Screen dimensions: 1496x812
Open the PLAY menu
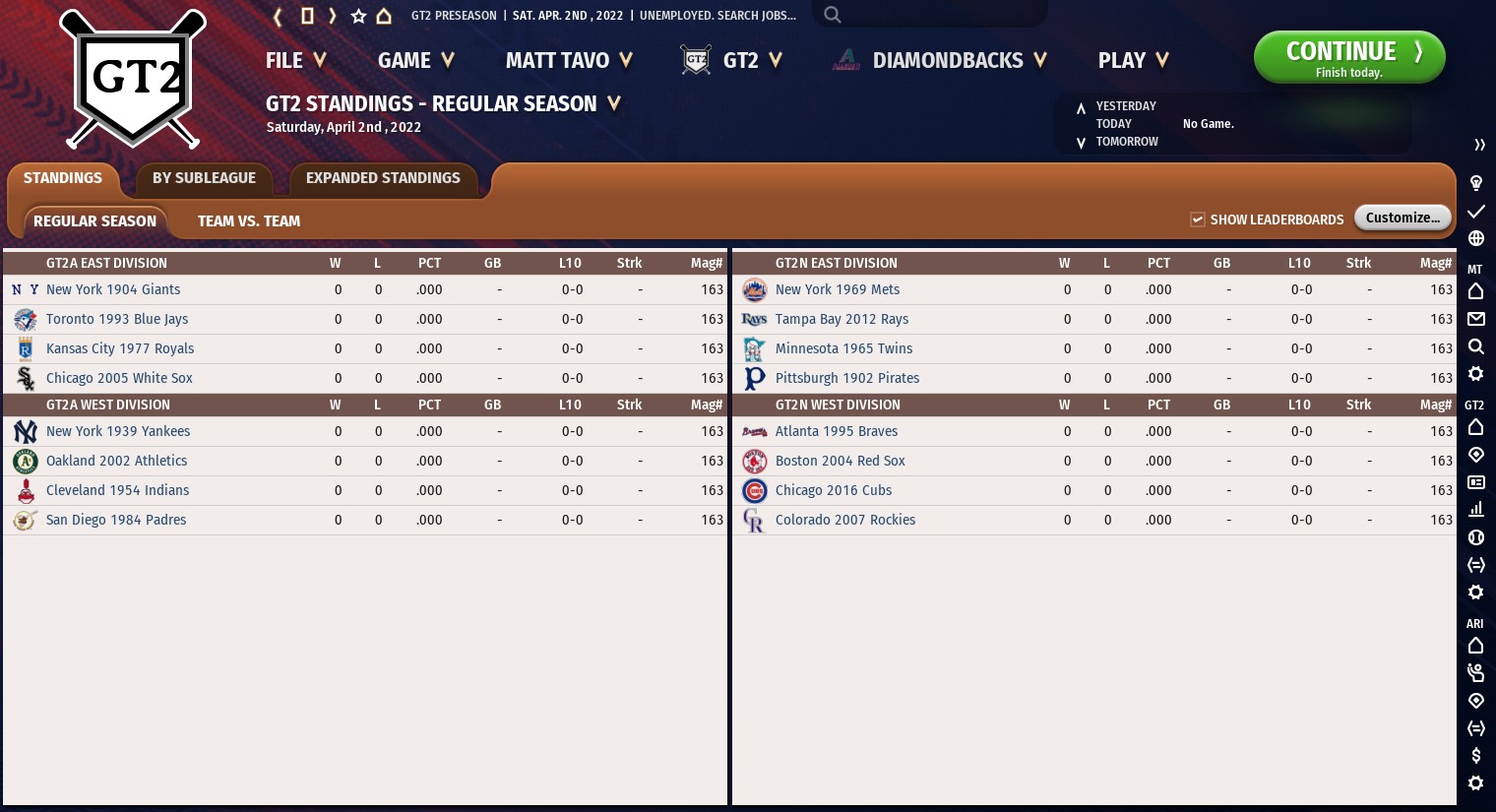[1133, 61]
